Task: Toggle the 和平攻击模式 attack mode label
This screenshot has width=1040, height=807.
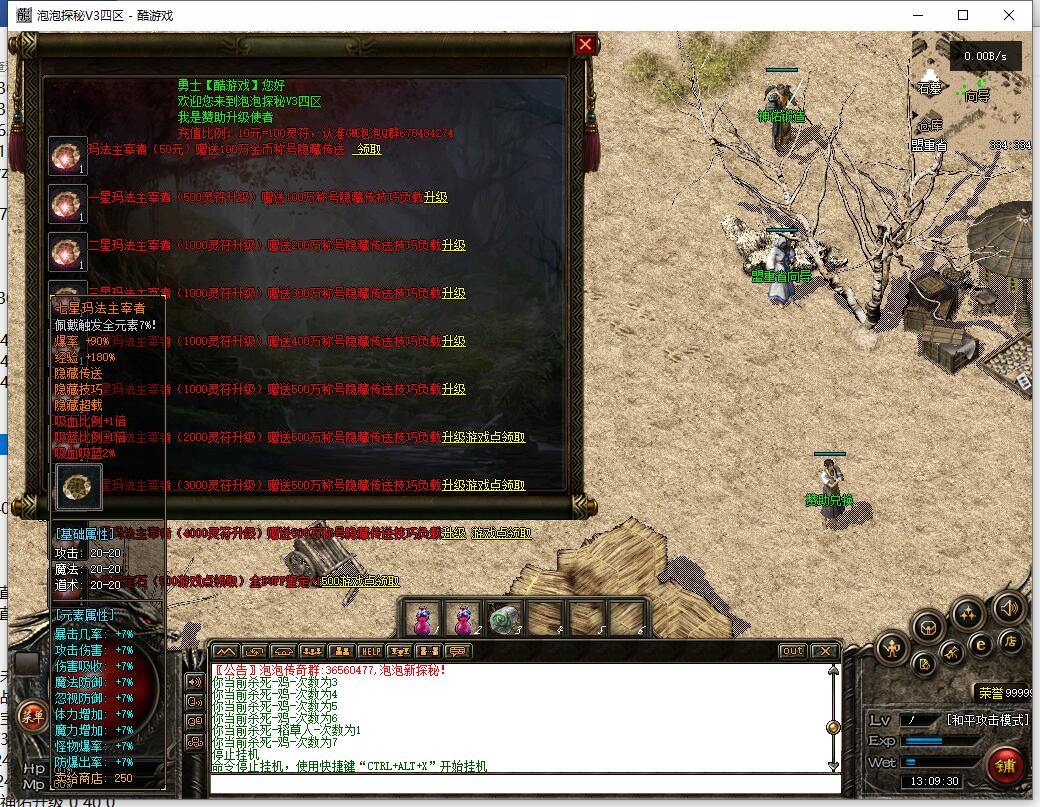Action: point(987,720)
